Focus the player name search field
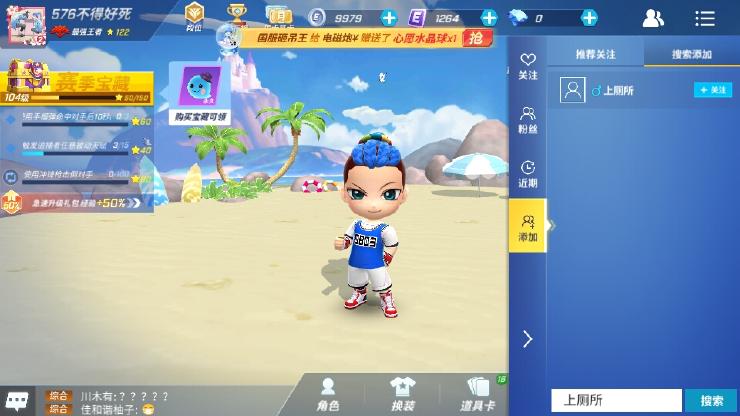 [x=616, y=400]
